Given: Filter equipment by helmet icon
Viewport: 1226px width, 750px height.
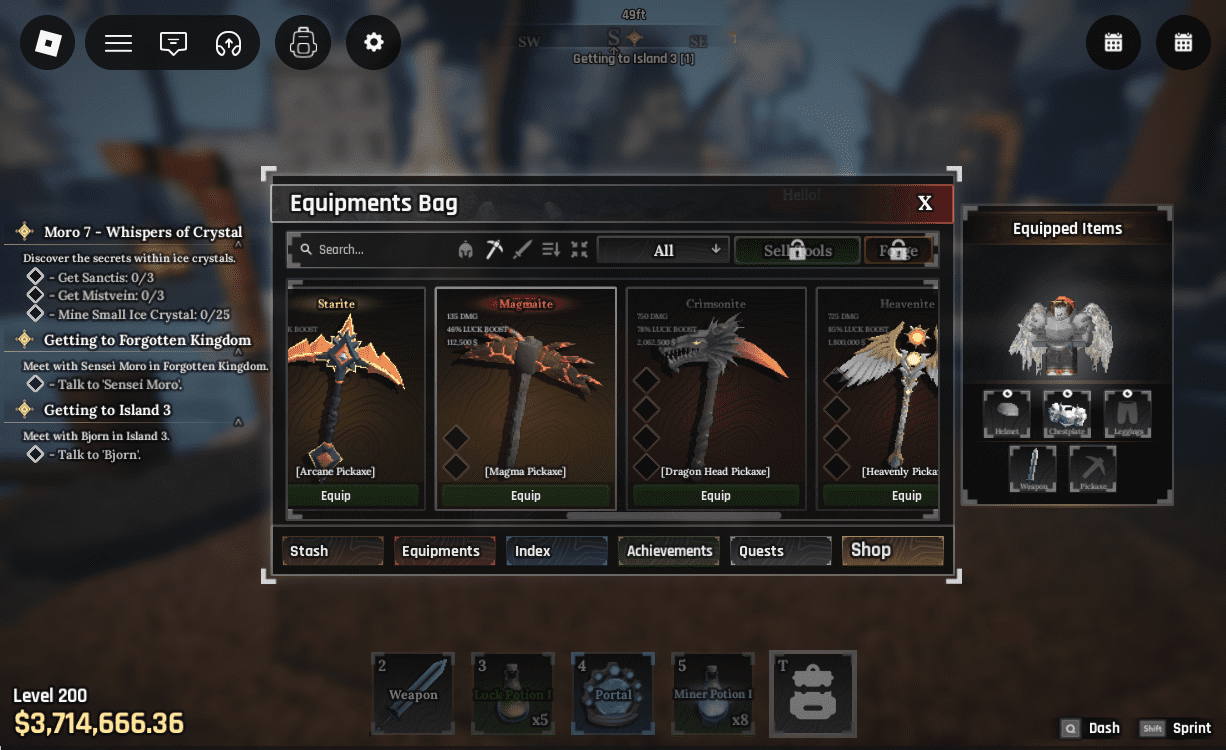Looking at the screenshot, I should (465, 250).
